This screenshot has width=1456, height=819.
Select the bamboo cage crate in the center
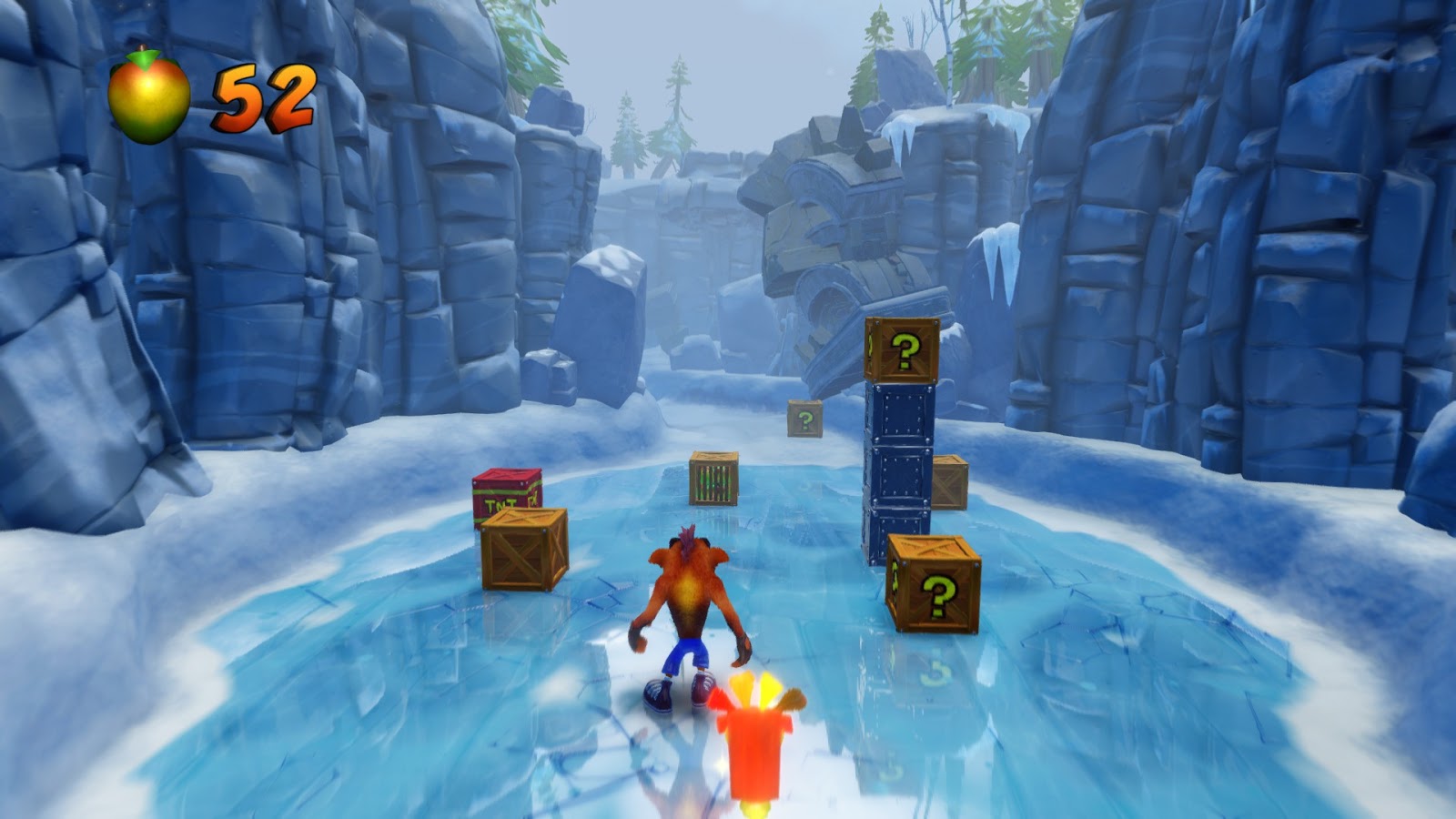(x=714, y=478)
